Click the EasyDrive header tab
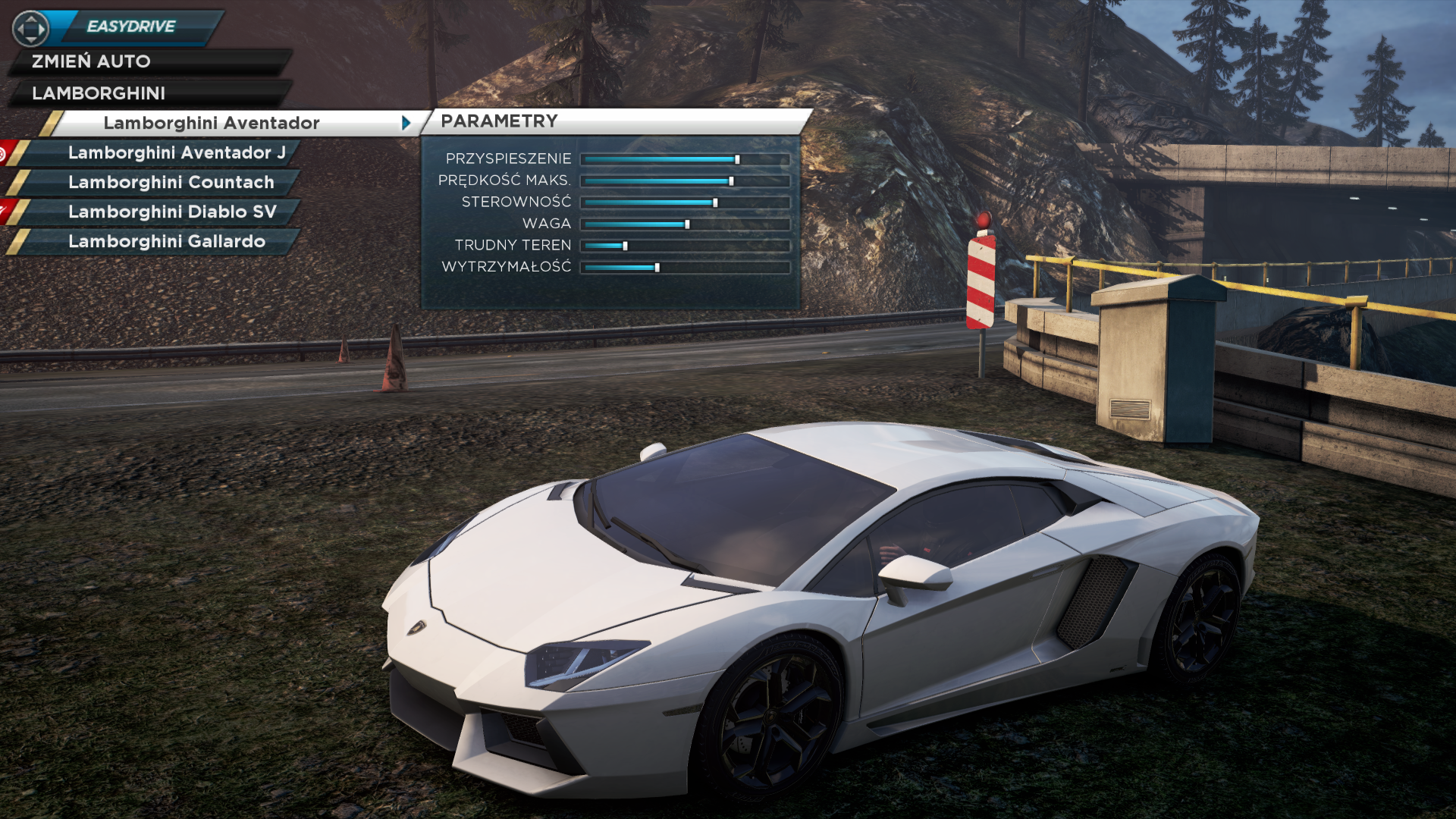Image resolution: width=1456 pixels, height=819 pixels. coord(131,27)
